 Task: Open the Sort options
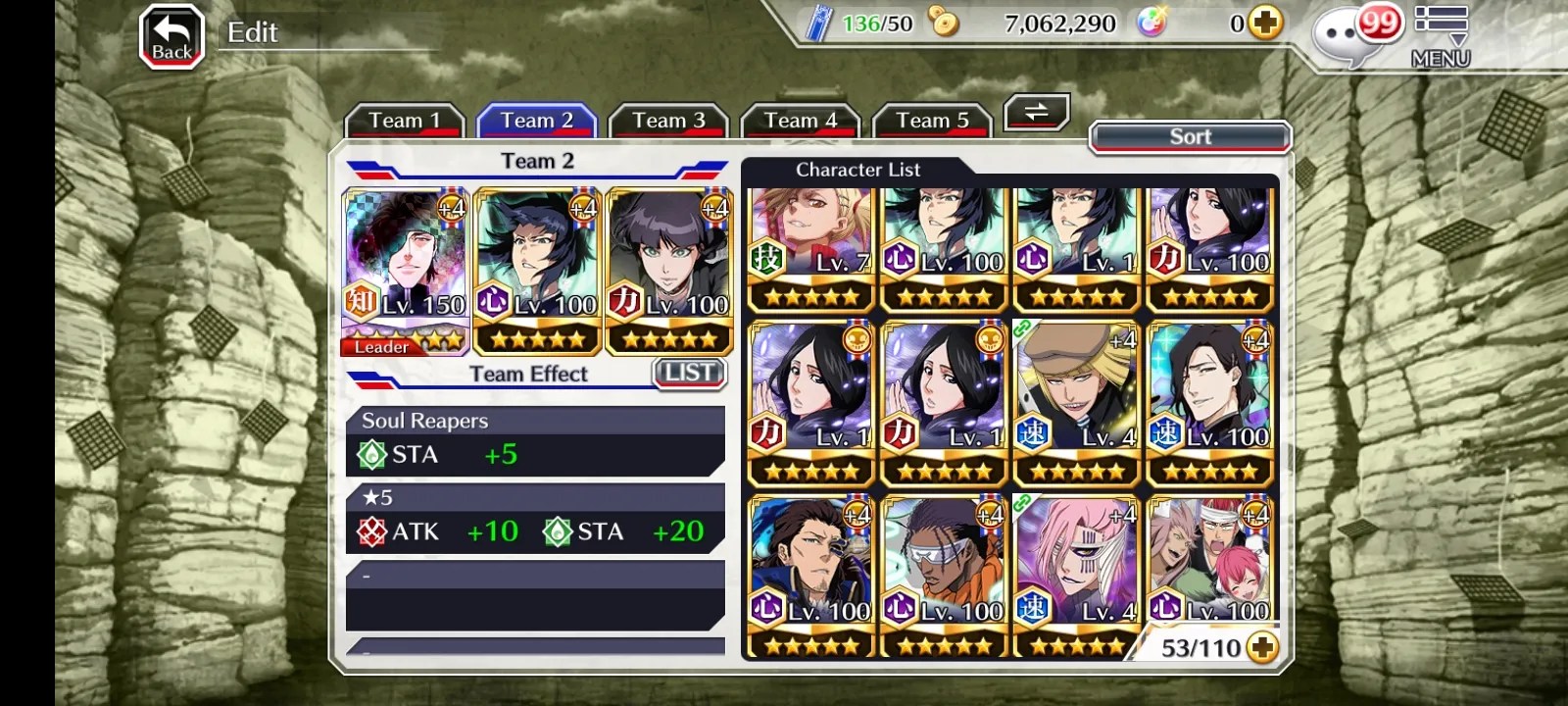[x=1190, y=137]
